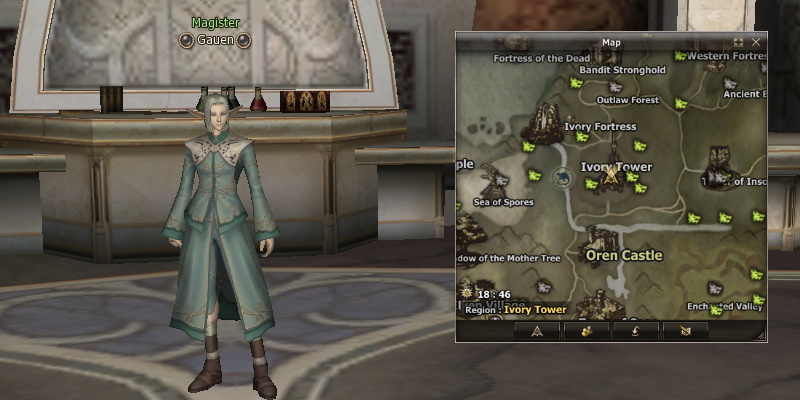The width and height of the screenshot is (800, 400).
Task: Choose Outlaw Forest on the map
Action: point(628,100)
